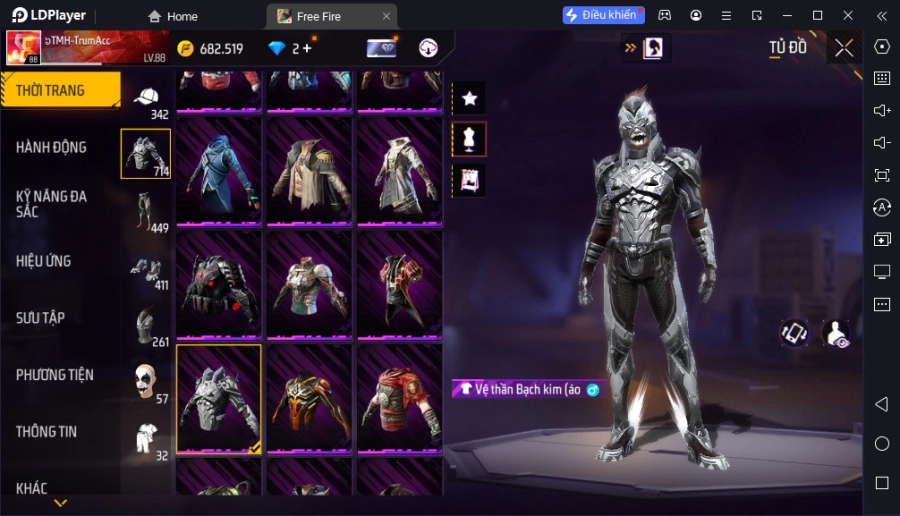The image size is (900, 516).
Task: Switch to the HÀNH ĐỘNG section
Action: click(52, 147)
